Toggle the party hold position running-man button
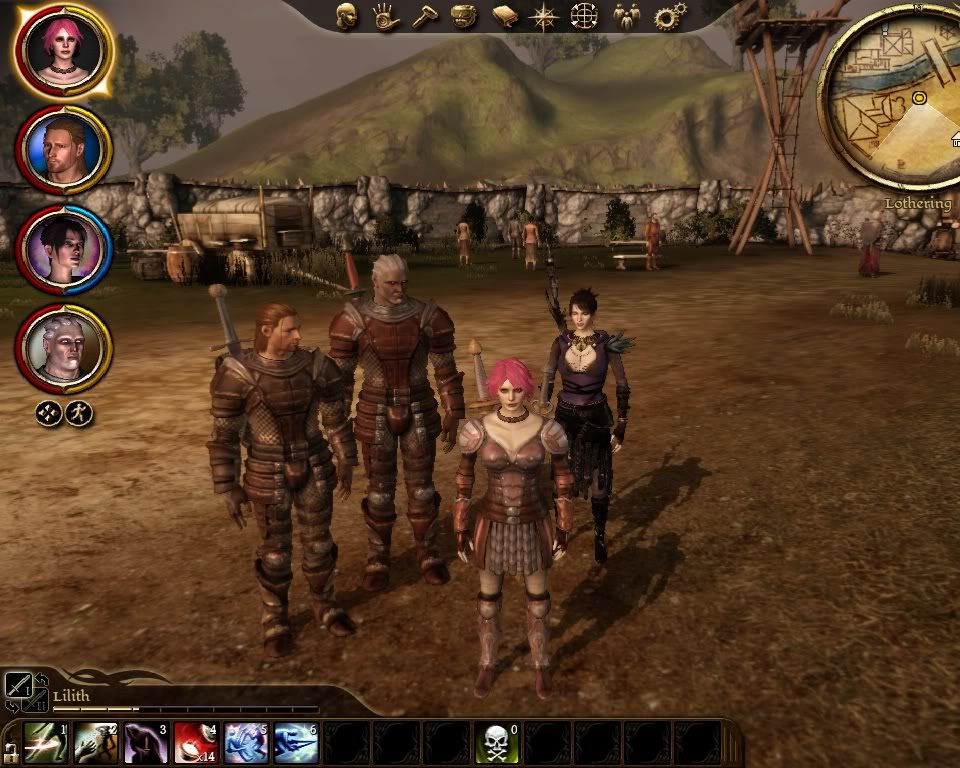960x768 pixels. 79,413
